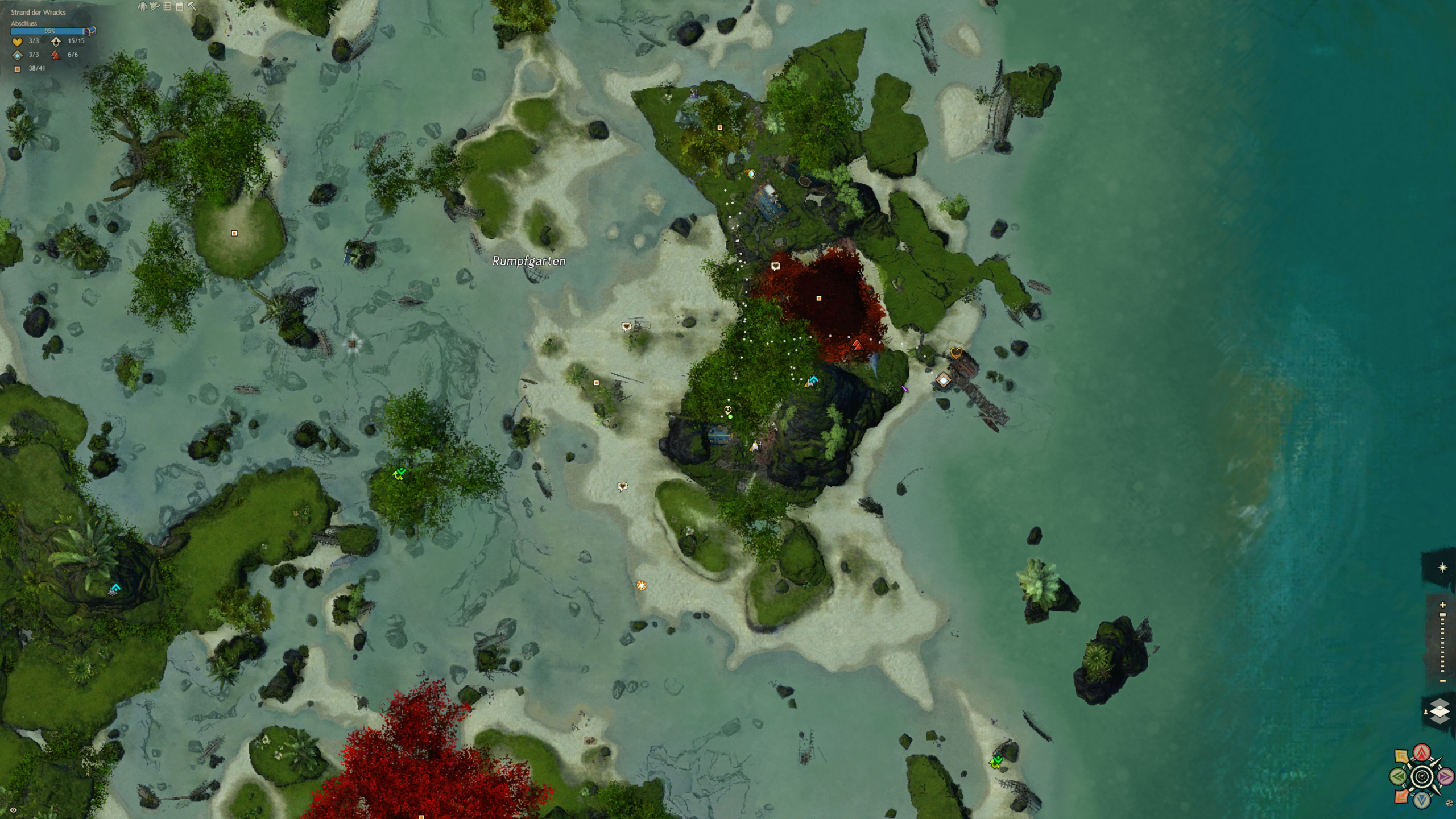Click the zoom-out minus button
The width and height of the screenshot is (1456, 819).
click(x=1442, y=681)
